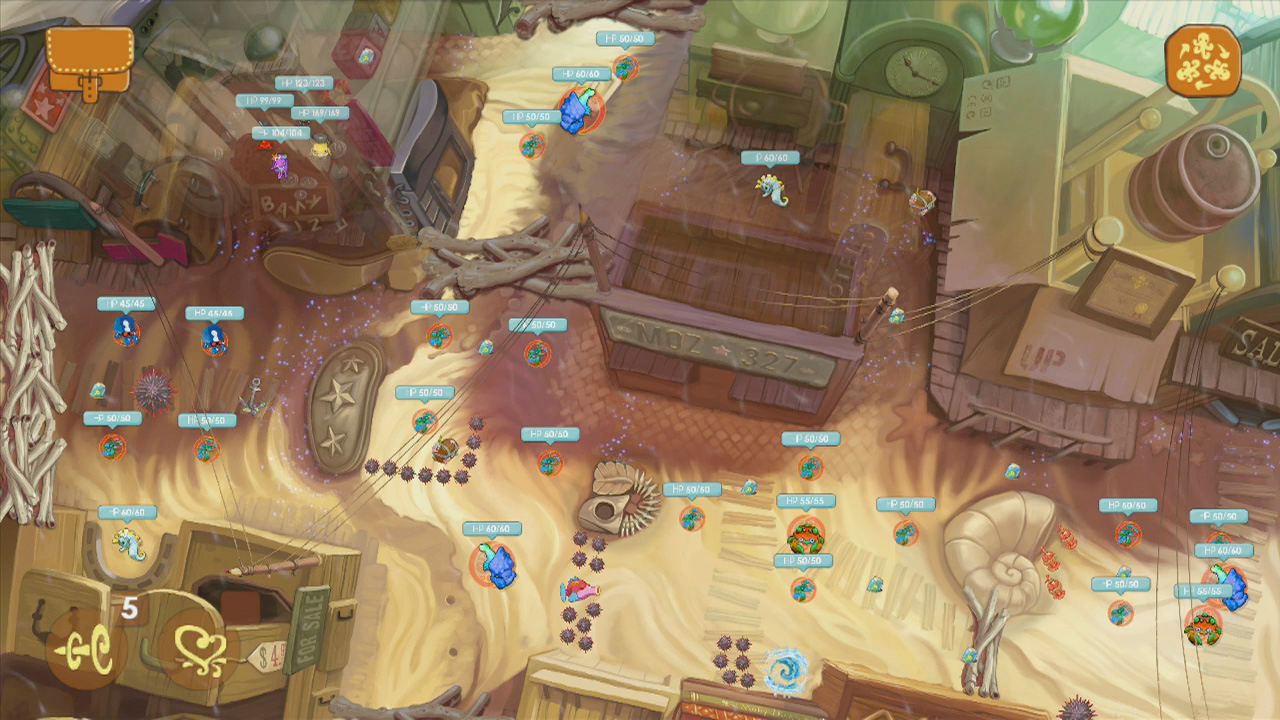Select the blue squid with HP 45/45

tap(125, 332)
